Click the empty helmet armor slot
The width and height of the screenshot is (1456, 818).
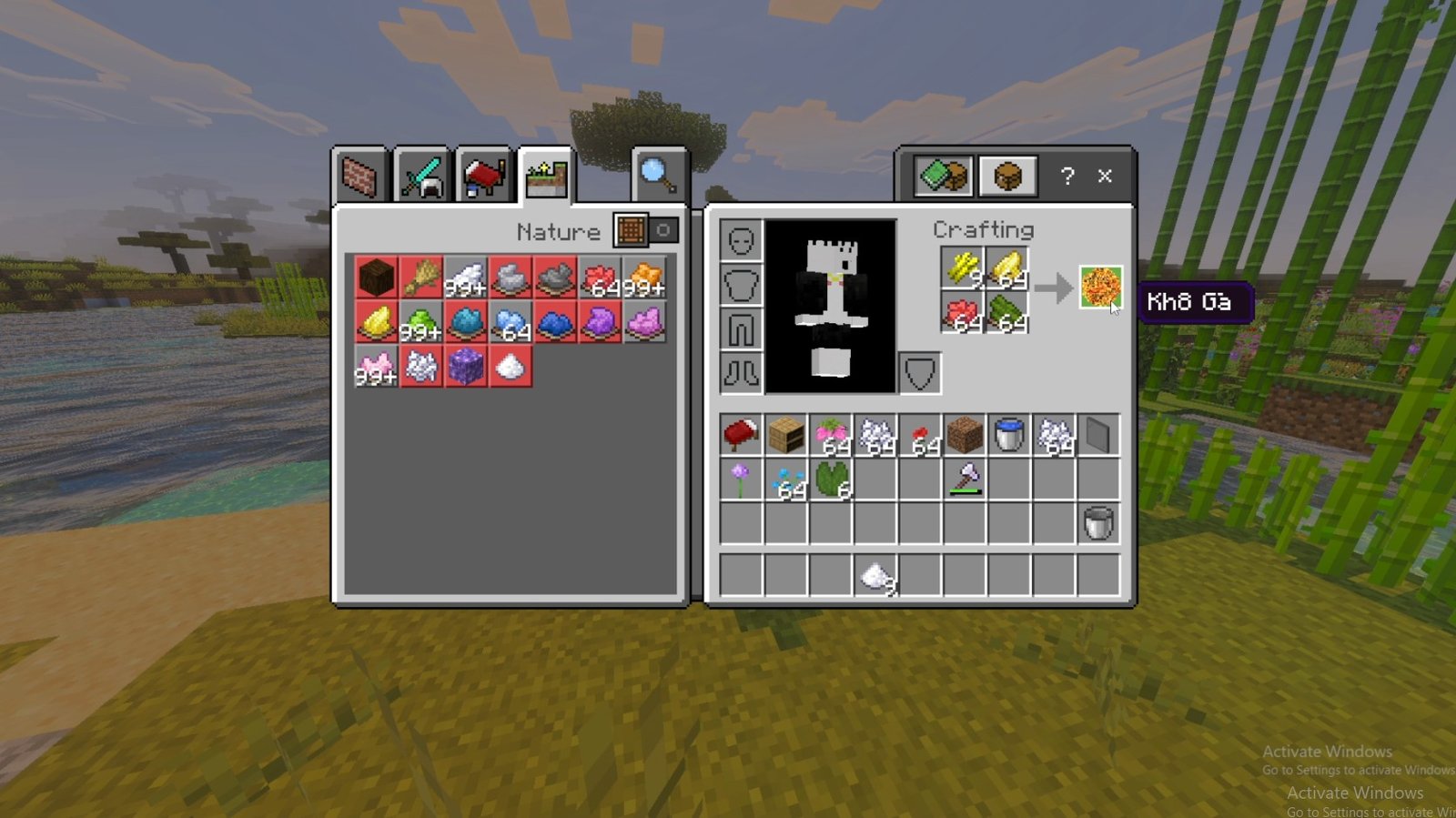tap(741, 241)
